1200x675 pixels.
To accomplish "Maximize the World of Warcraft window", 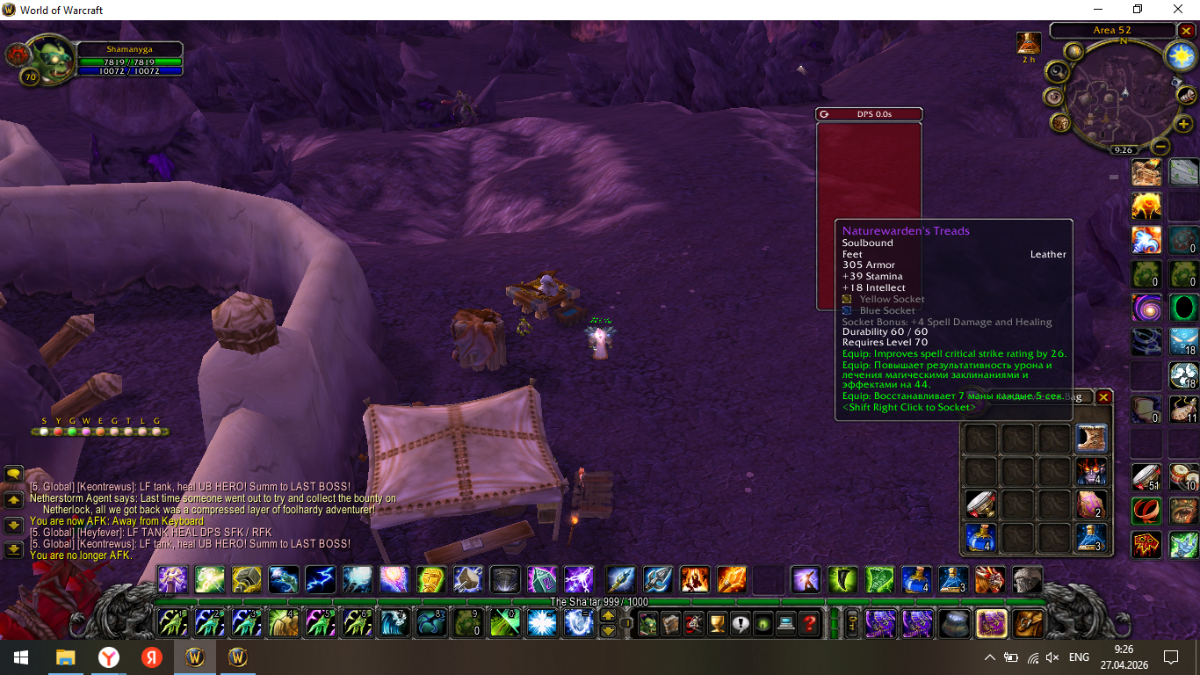I will coord(1137,10).
